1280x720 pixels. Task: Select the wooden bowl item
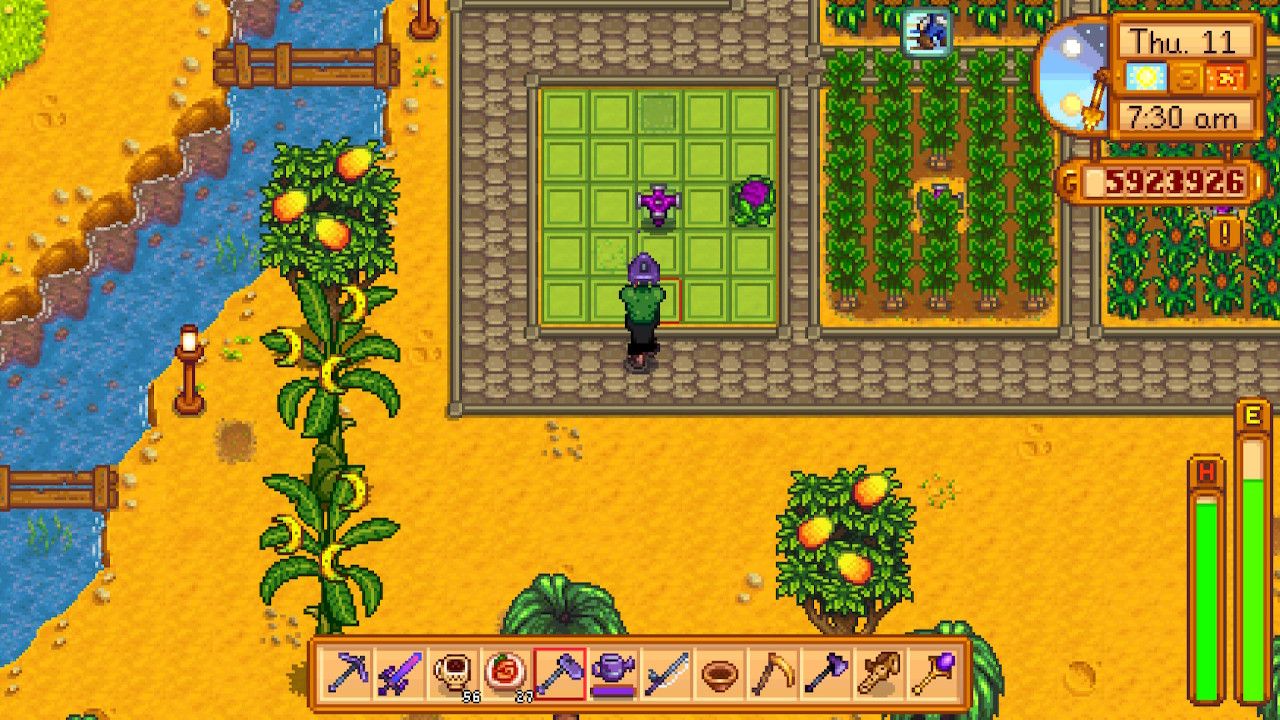[x=715, y=672]
